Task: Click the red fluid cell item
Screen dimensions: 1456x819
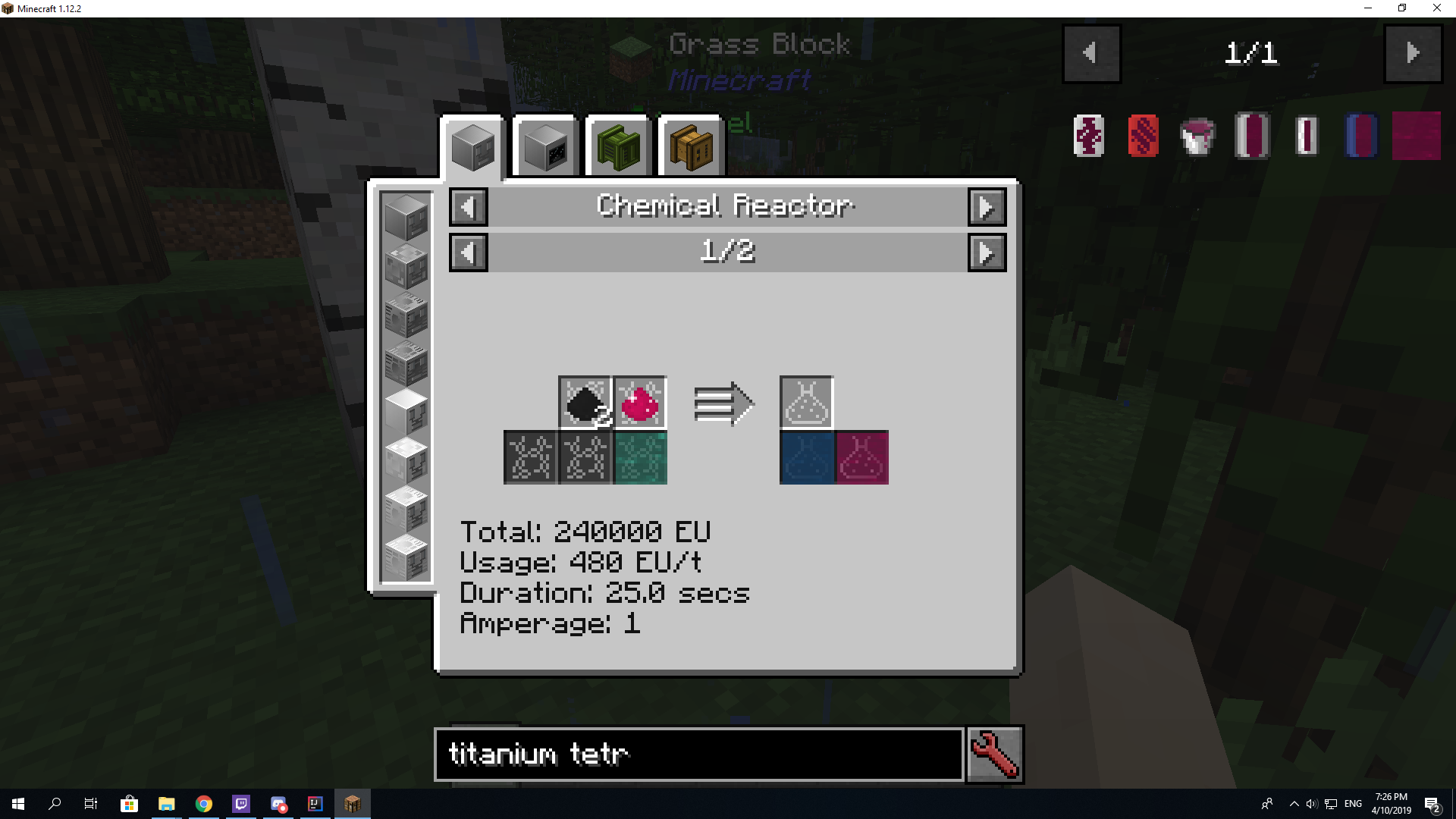Action: 1142,136
